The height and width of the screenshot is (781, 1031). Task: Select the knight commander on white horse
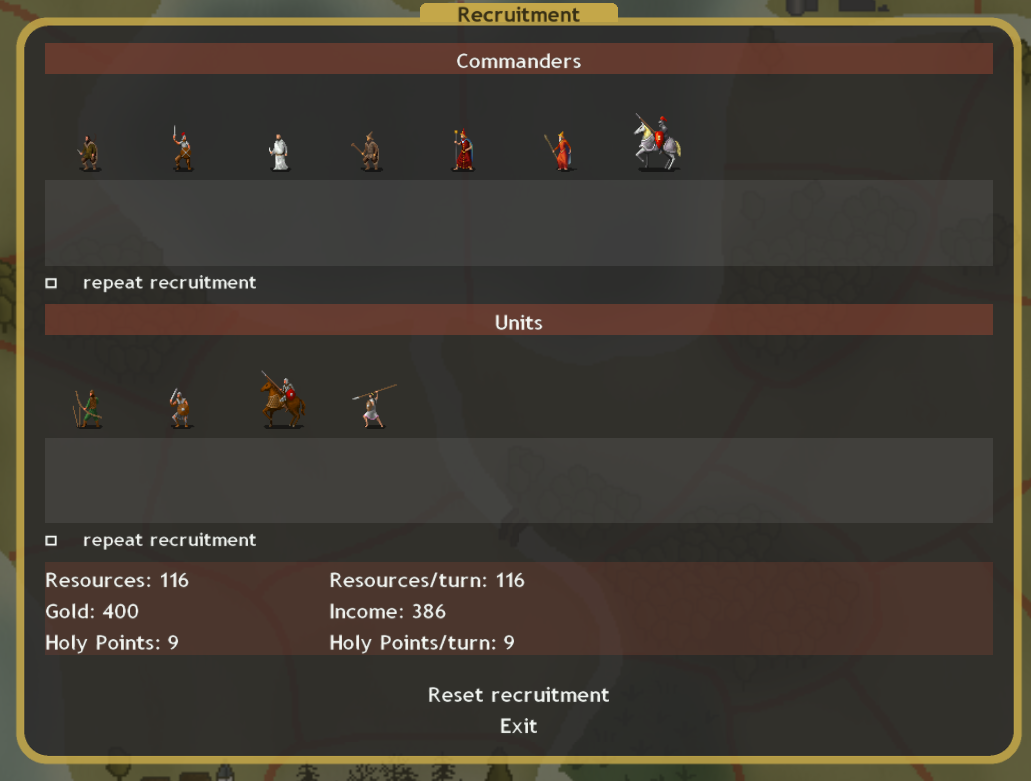coord(656,143)
